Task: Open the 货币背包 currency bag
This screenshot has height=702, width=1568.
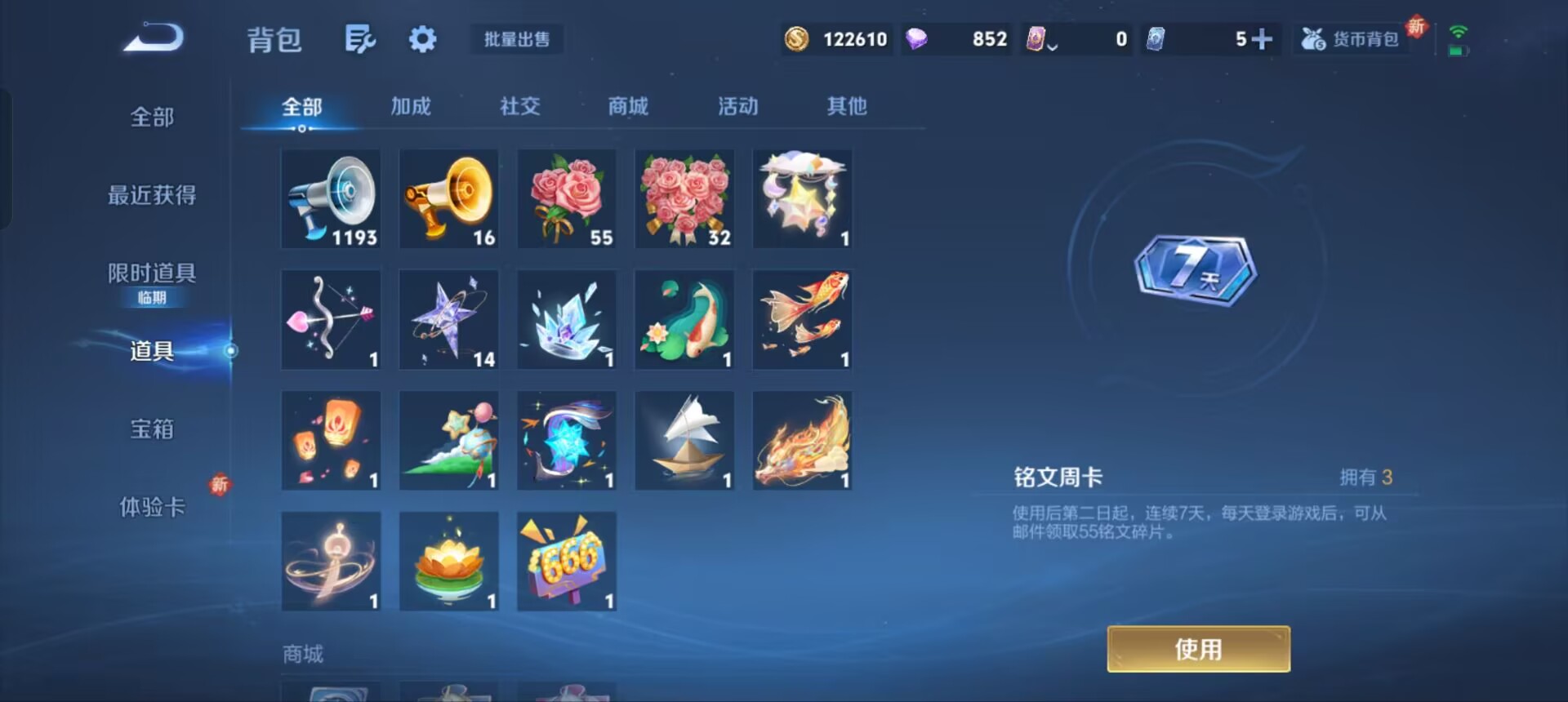Action: pyautogui.click(x=1359, y=38)
